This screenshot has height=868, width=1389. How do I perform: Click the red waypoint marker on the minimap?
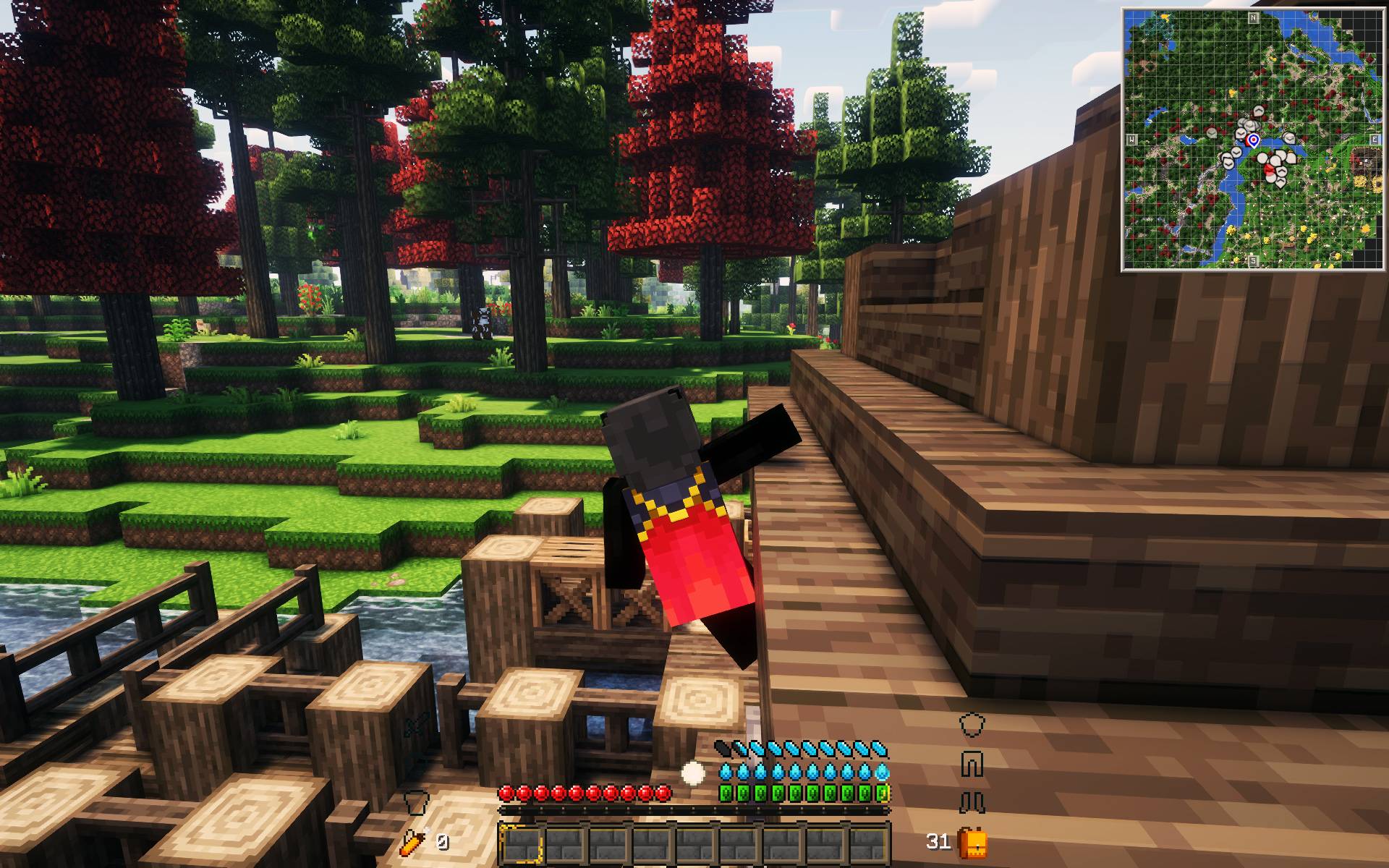[1268, 171]
